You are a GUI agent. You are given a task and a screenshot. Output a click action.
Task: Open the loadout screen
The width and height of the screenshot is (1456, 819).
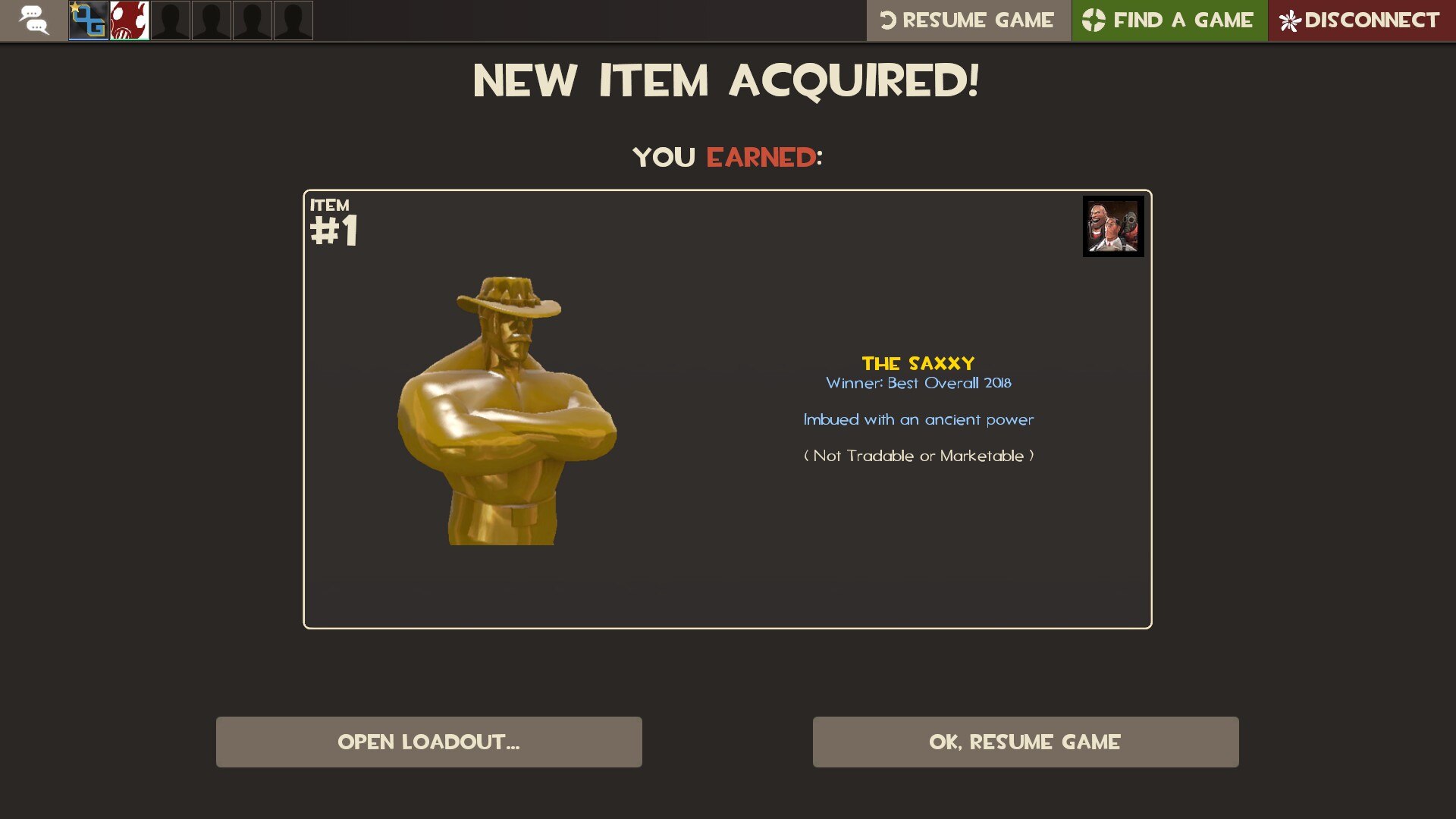tap(428, 742)
